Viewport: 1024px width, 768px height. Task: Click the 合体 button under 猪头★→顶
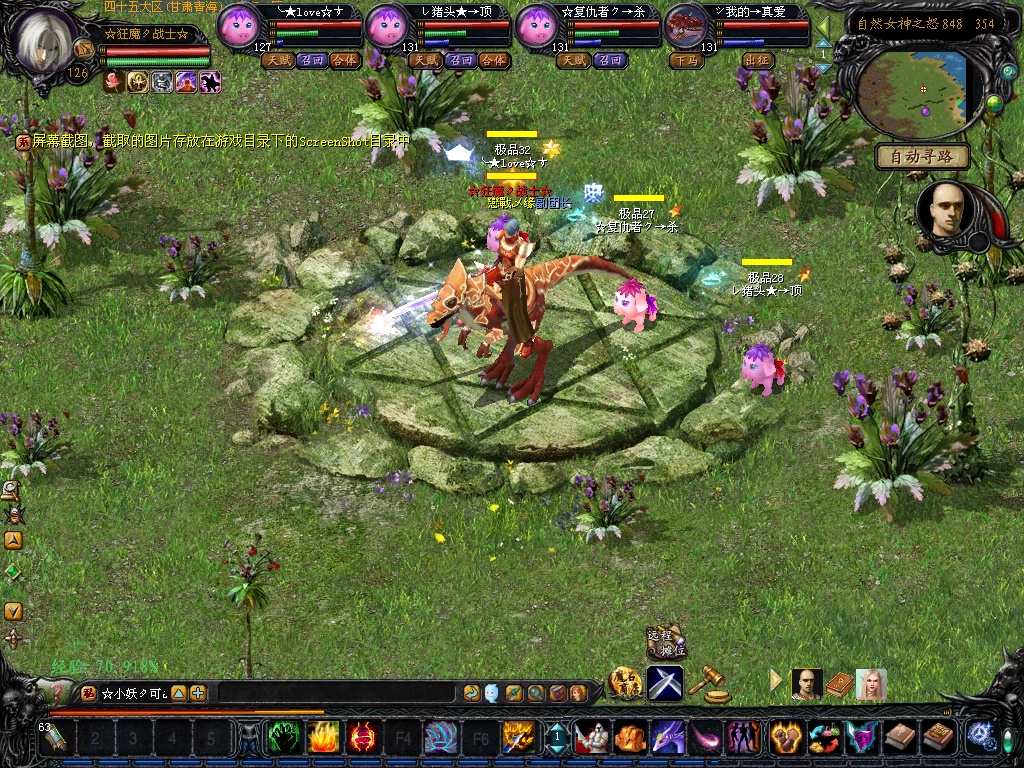[x=493, y=60]
